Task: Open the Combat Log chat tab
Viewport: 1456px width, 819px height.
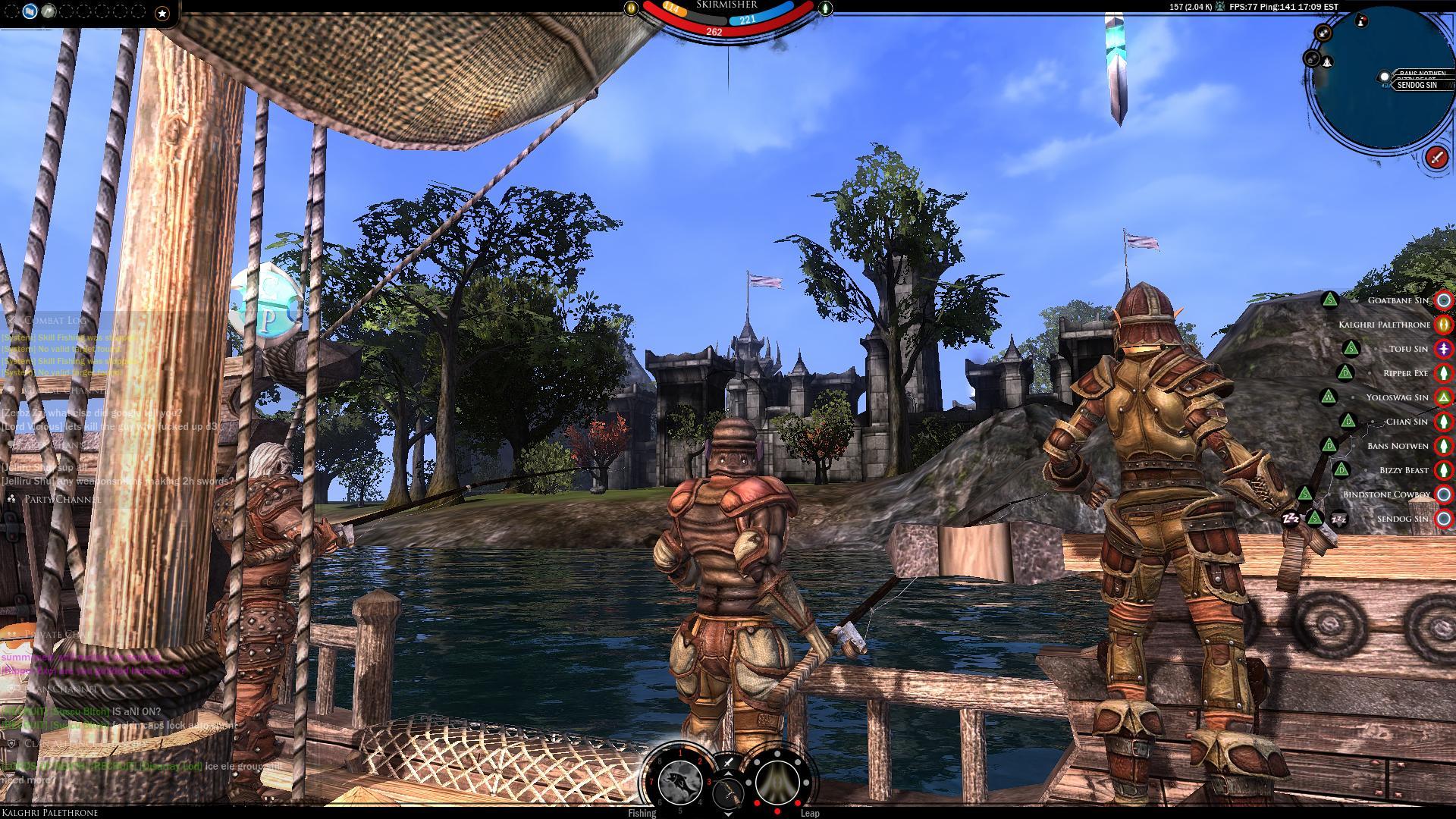Action: tap(55, 321)
